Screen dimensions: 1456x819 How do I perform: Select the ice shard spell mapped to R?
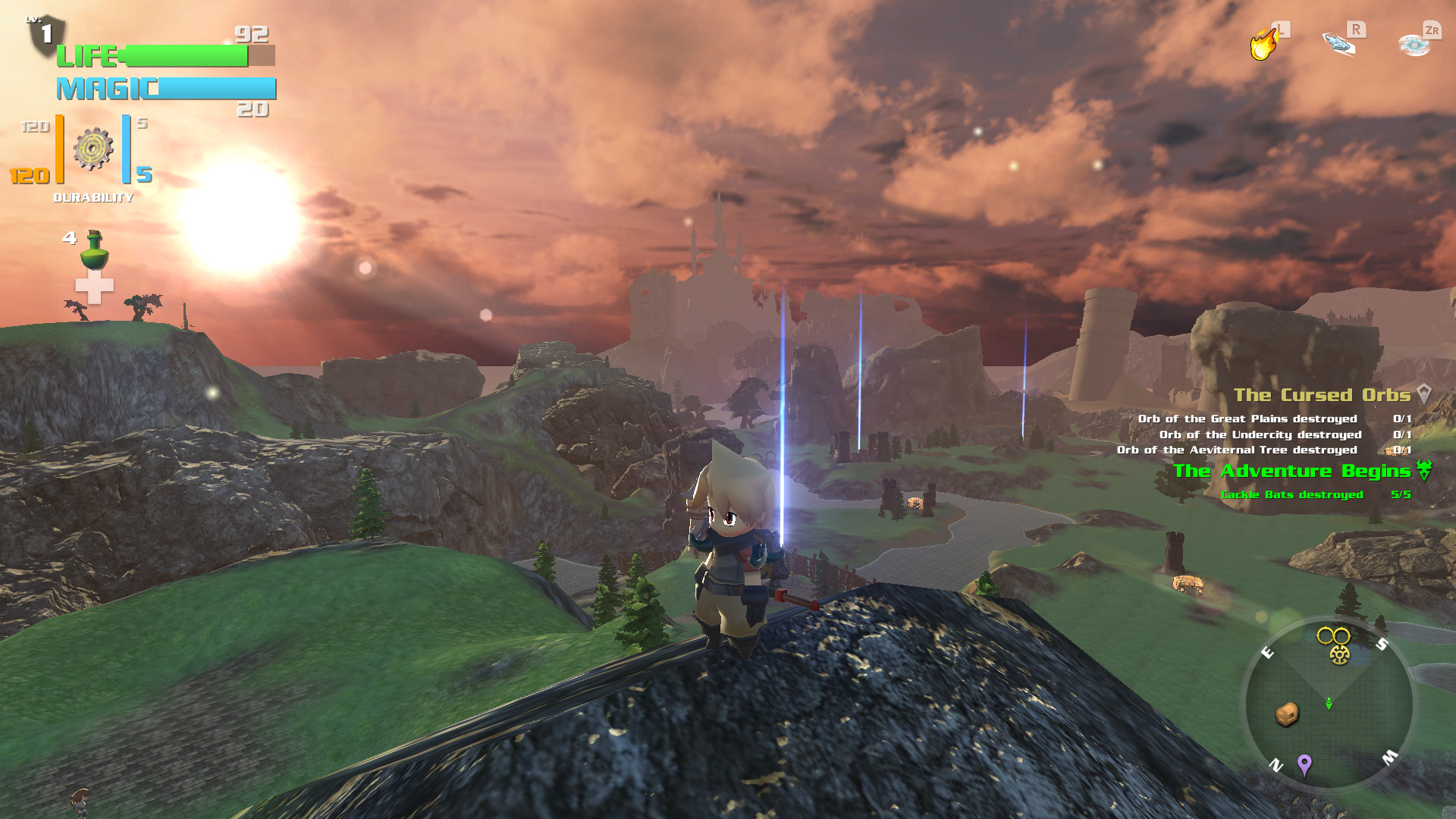pyautogui.click(x=1338, y=43)
